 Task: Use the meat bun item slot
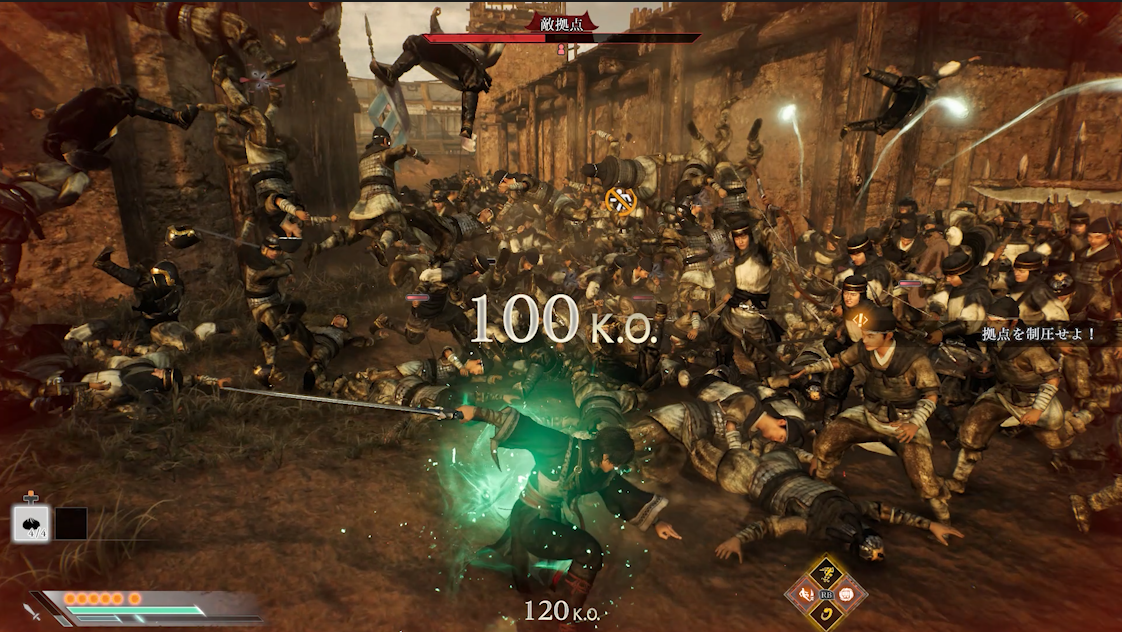(31, 523)
